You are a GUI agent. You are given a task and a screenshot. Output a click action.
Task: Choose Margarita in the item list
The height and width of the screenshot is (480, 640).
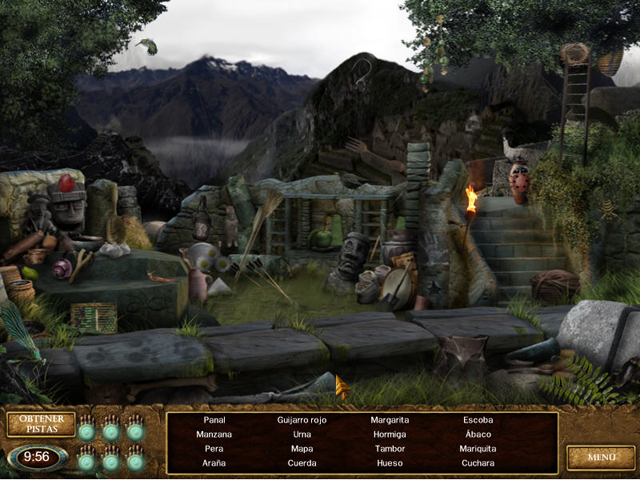(x=390, y=420)
